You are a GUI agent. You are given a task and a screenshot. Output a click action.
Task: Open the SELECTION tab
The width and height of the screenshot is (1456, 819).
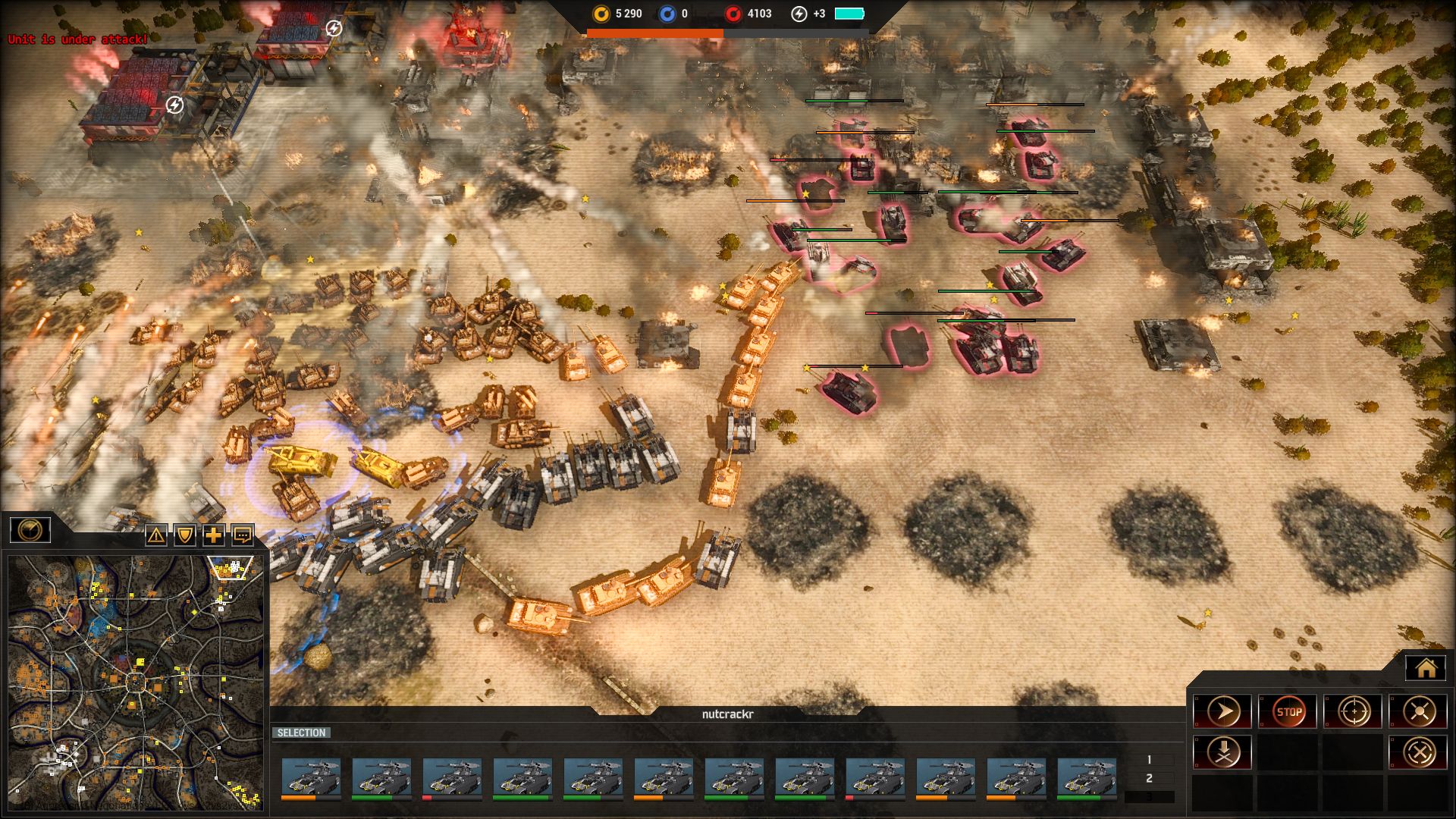click(301, 733)
